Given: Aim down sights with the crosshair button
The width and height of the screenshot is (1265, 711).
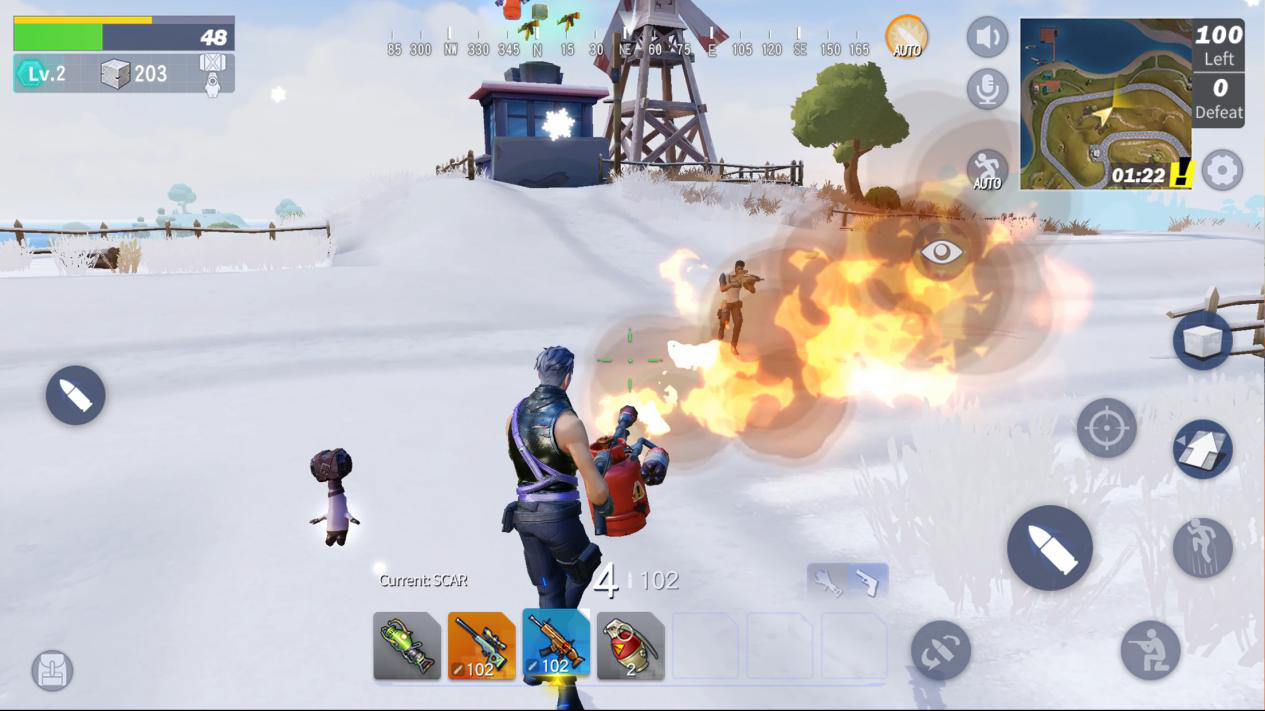Looking at the screenshot, I should coord(1106,428).
